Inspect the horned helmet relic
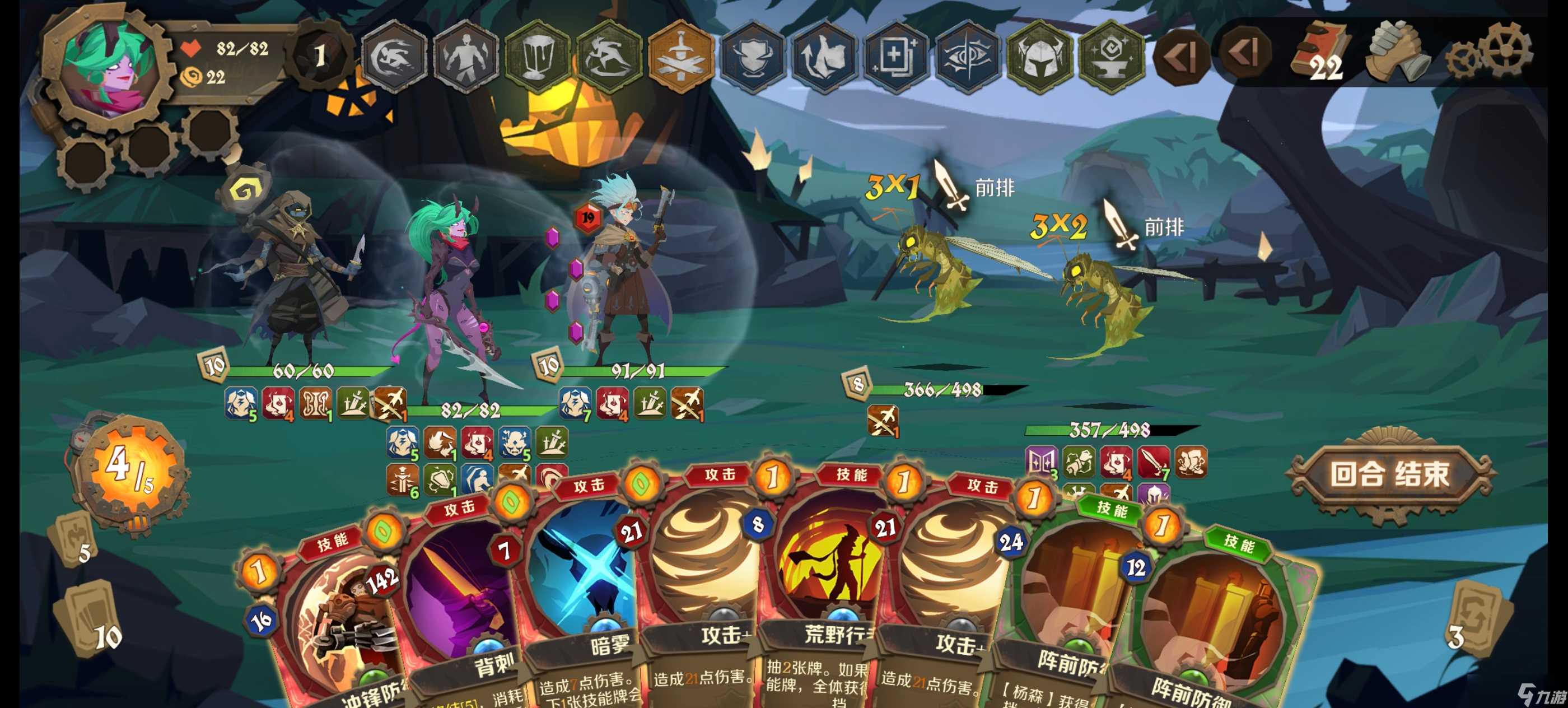Viewport: 1568px width, 708px height. click(1039, 56)
